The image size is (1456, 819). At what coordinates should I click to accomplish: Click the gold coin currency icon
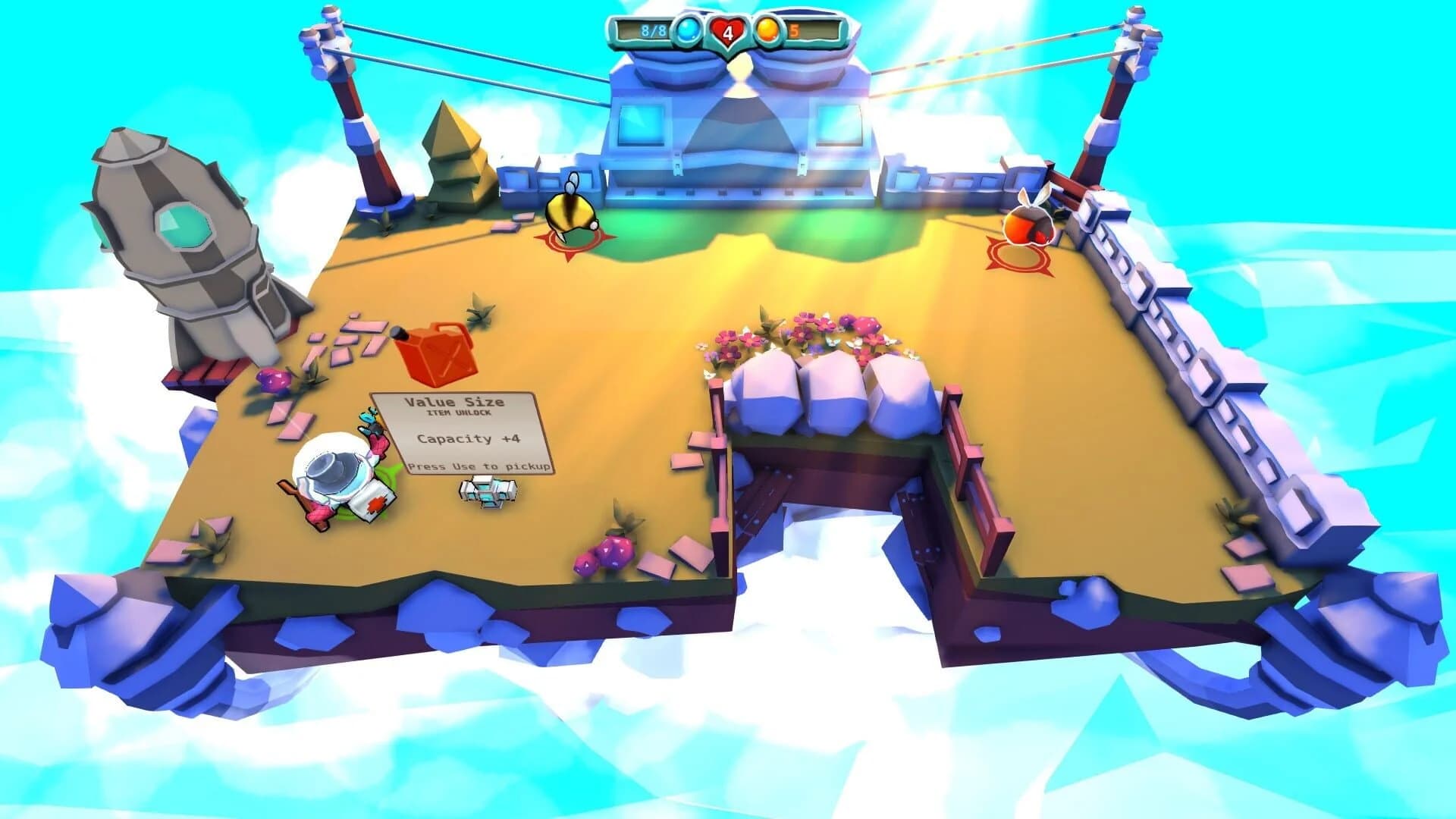click(769, 30)
